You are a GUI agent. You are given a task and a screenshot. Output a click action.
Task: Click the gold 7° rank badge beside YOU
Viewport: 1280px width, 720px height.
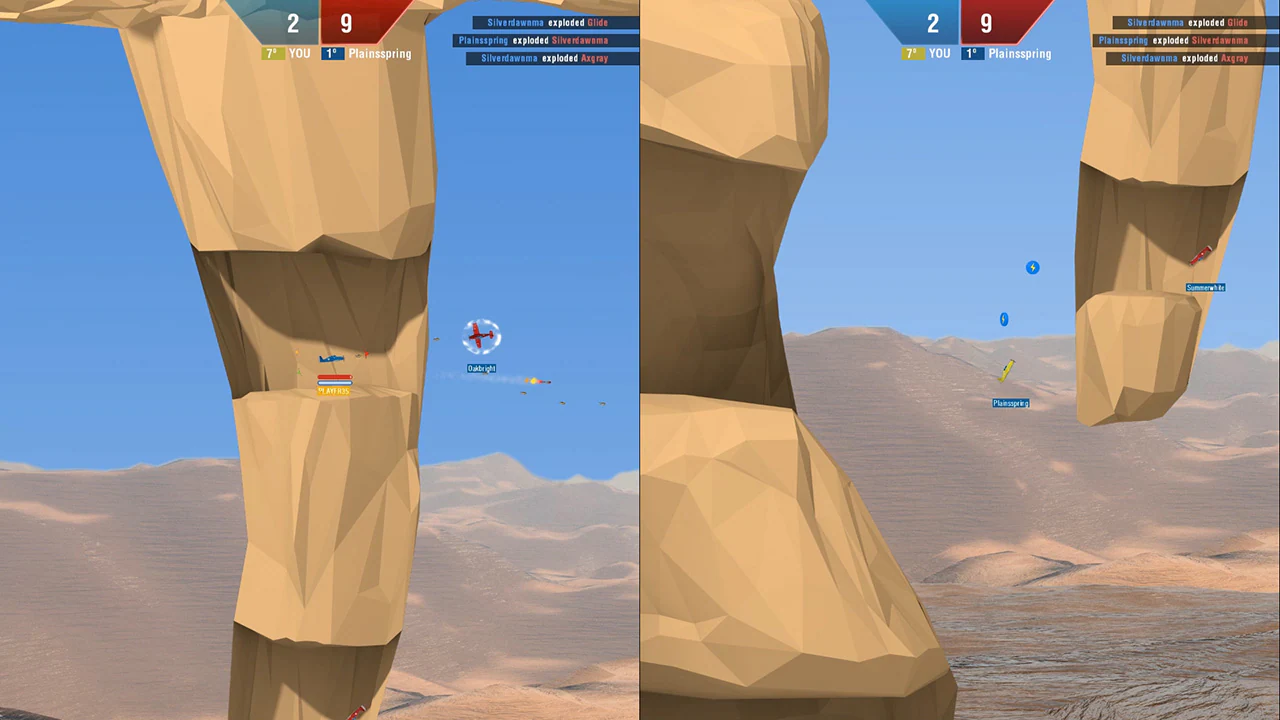click(271, 53)
